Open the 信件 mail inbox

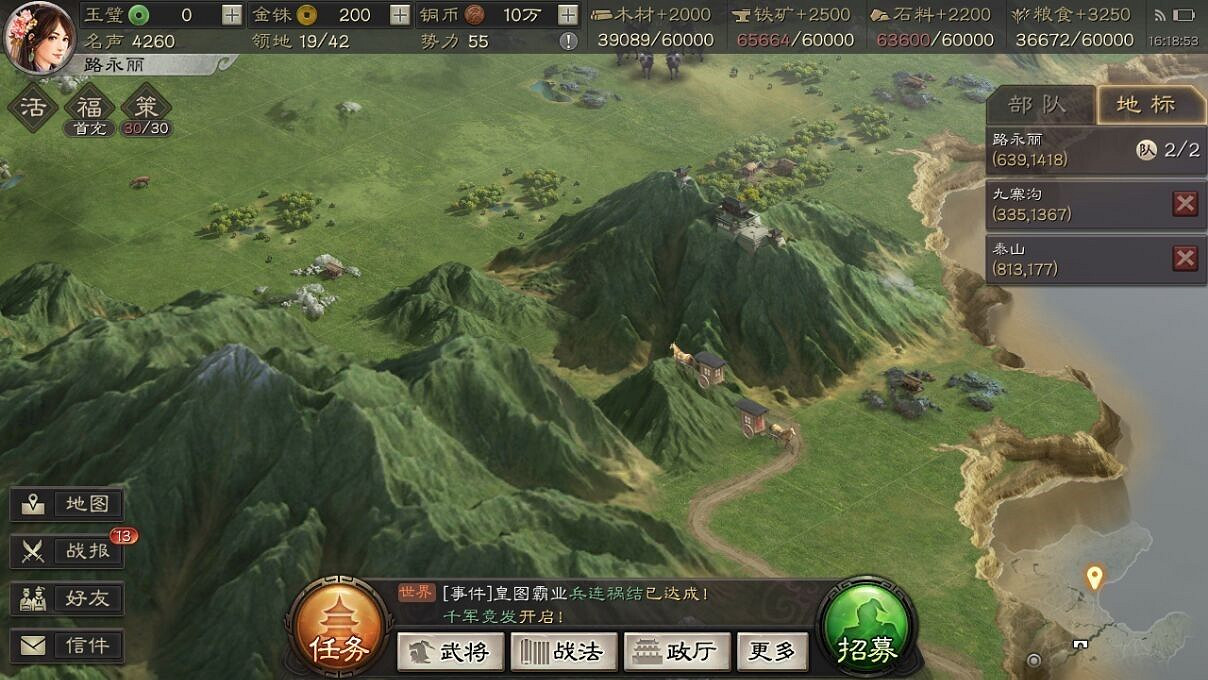67,645
